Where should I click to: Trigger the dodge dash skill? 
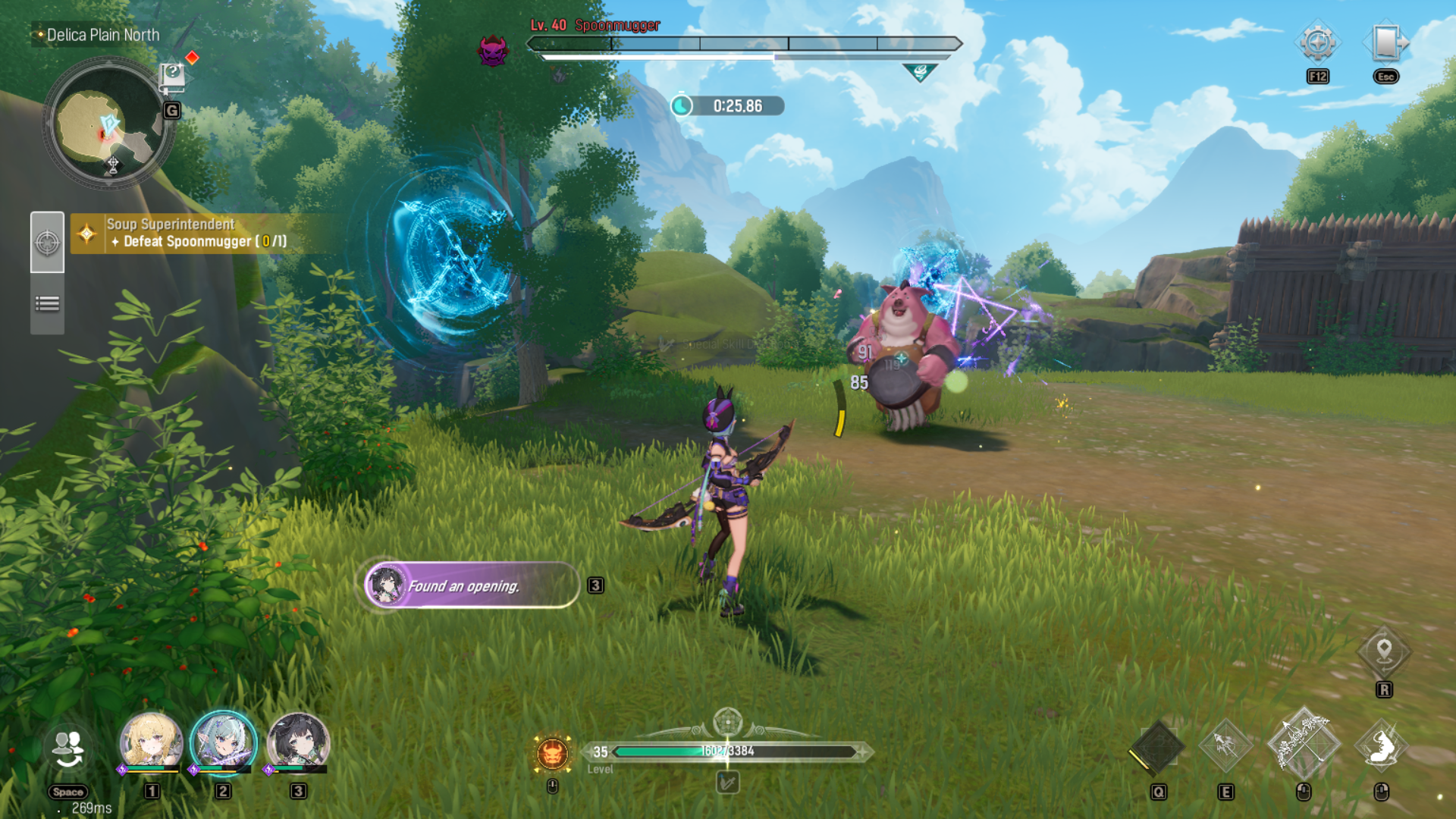tap(1382, 746)
